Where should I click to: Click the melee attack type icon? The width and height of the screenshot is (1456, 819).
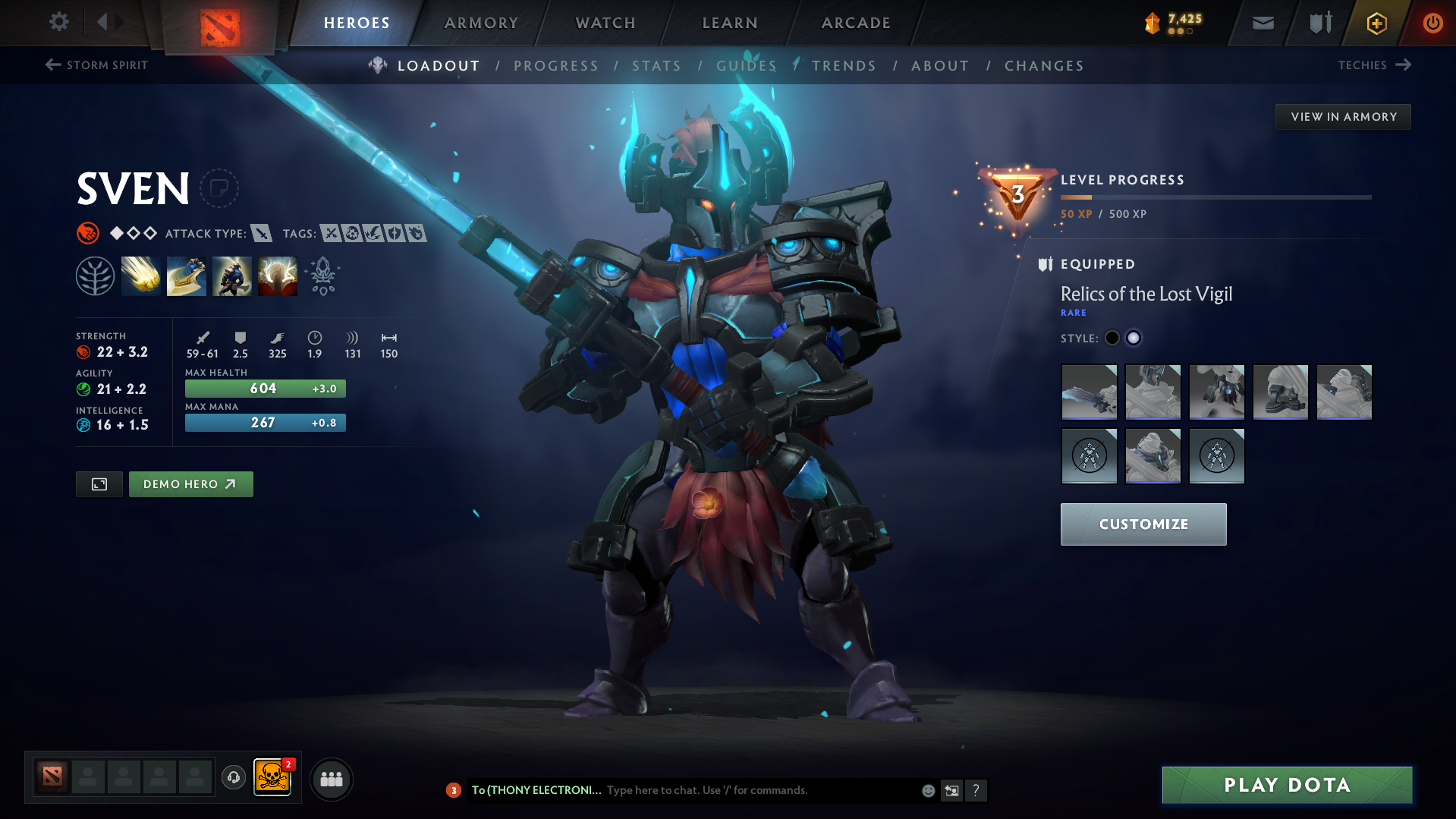point(262,234)
